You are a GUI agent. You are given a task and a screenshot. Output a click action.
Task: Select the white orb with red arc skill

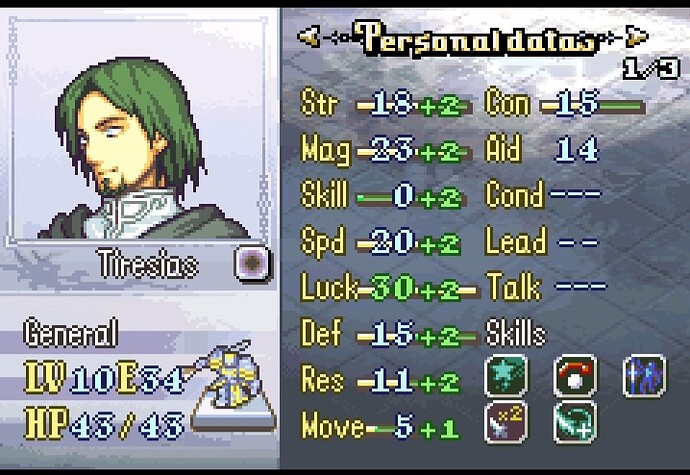click(573, 376)
